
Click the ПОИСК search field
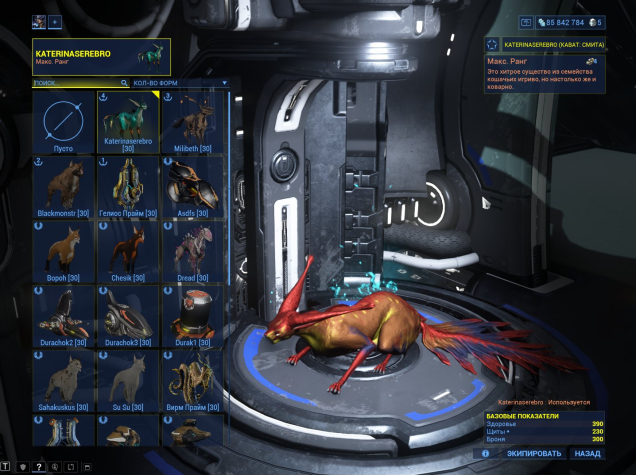click(78, 83)
